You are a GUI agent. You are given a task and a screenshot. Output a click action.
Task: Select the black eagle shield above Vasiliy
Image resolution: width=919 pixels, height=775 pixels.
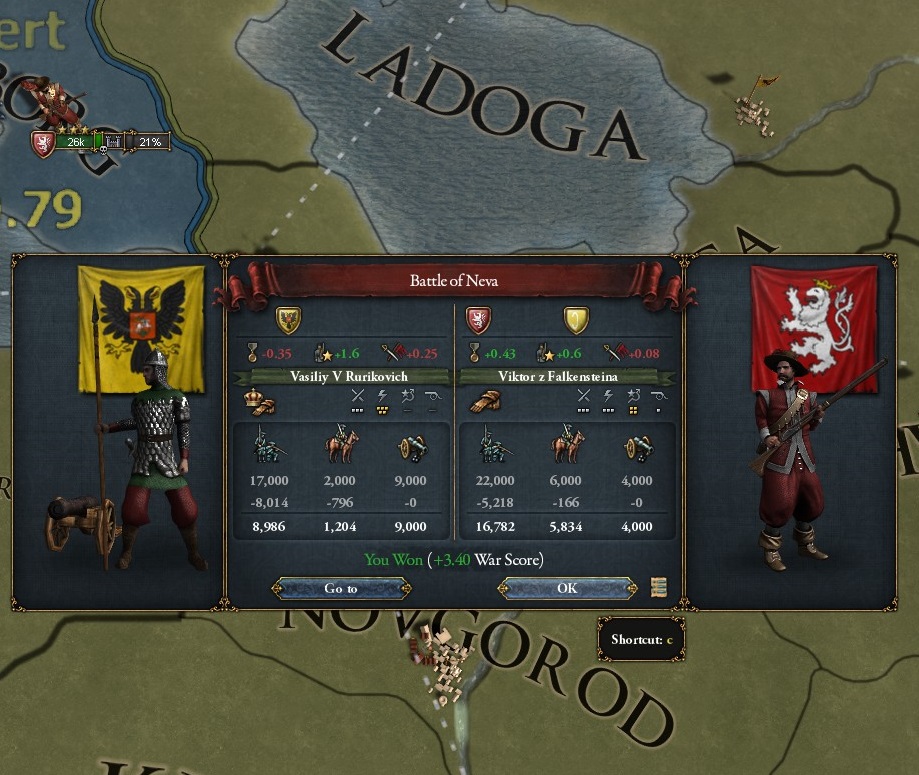(x=289, y=320)
